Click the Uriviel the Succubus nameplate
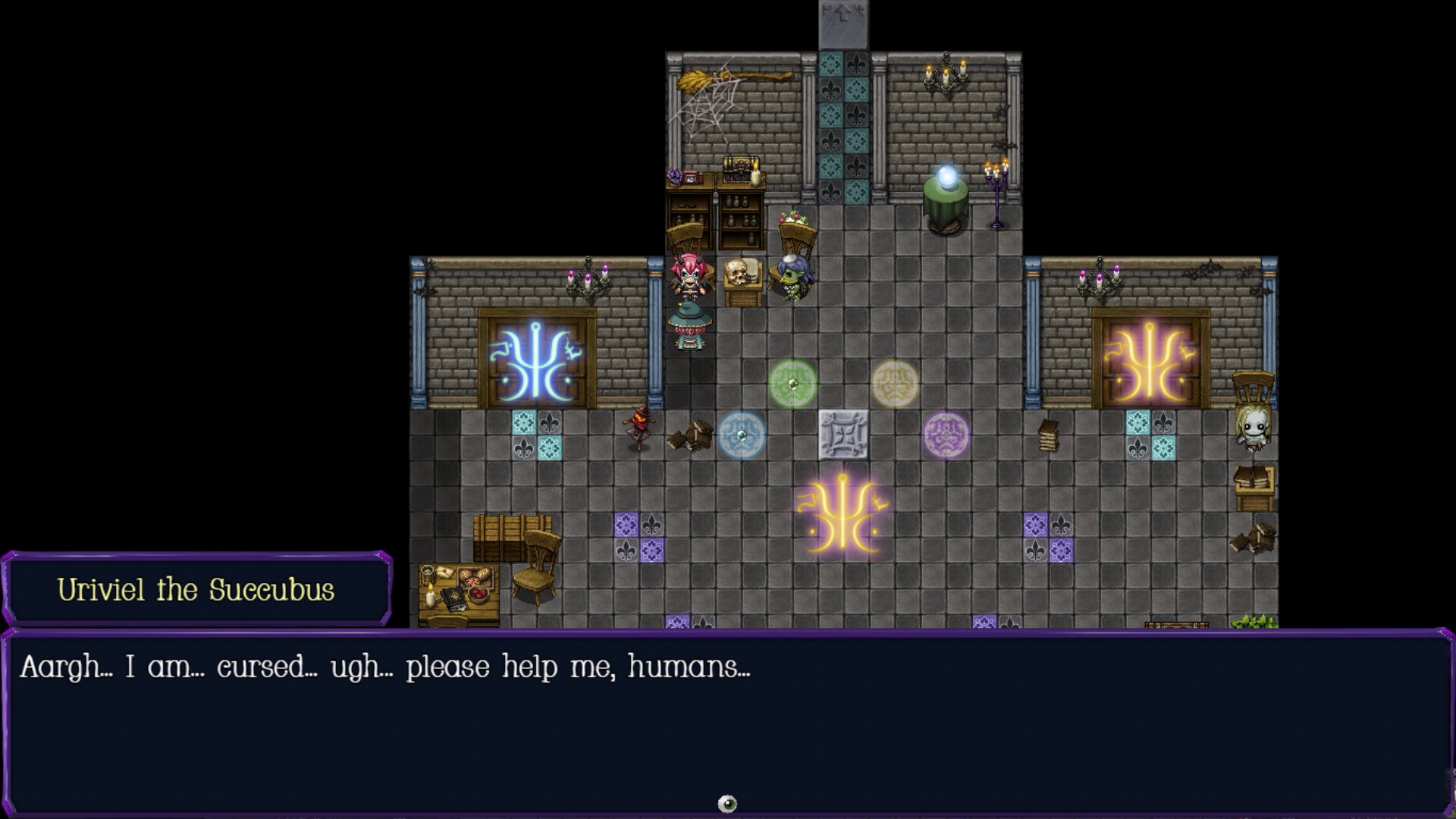The width and height of the screenshot is (1456, 819). pyautogui.click(x=199, y=590)
